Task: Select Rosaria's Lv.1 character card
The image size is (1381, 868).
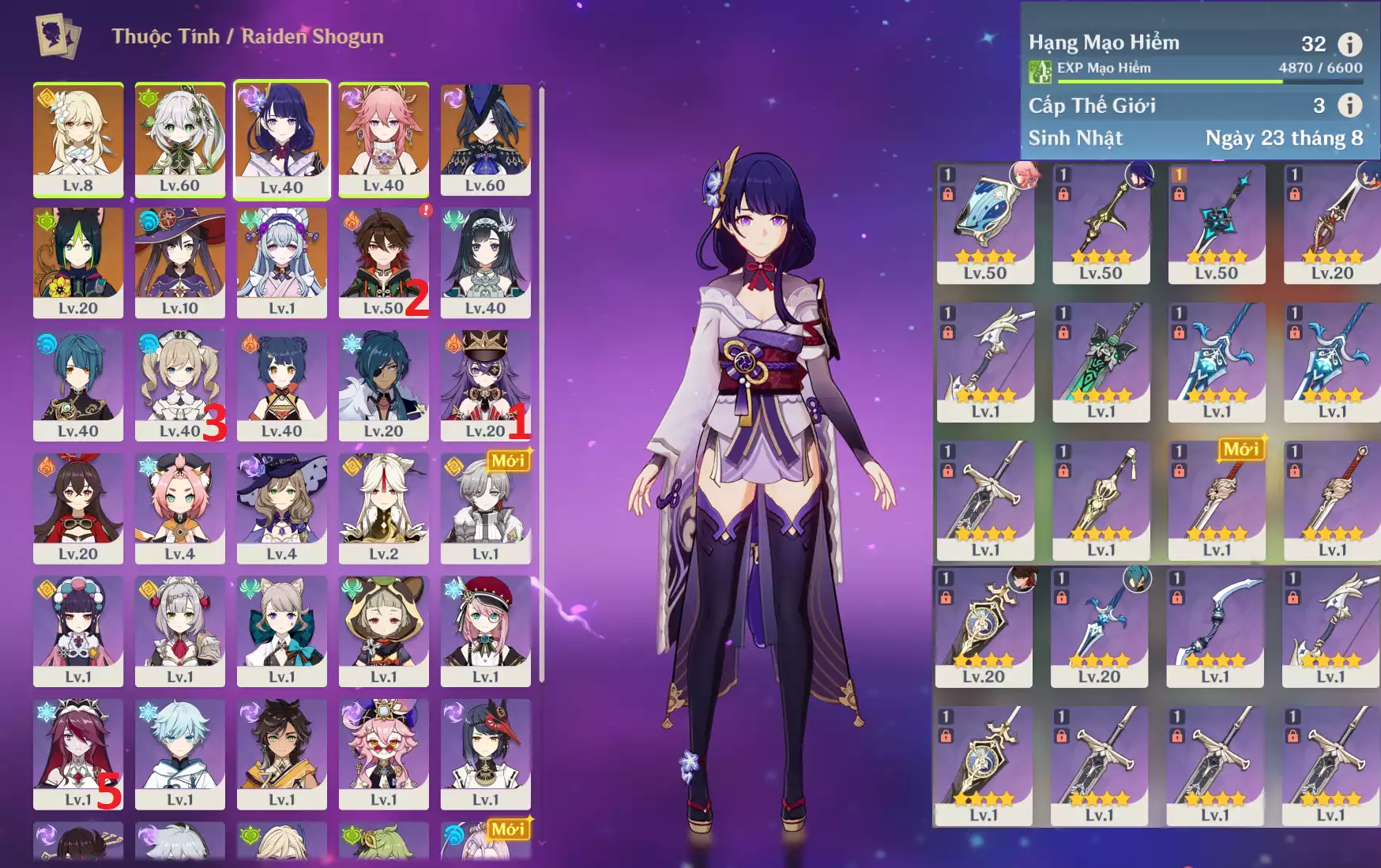Action: coord(78,753)
